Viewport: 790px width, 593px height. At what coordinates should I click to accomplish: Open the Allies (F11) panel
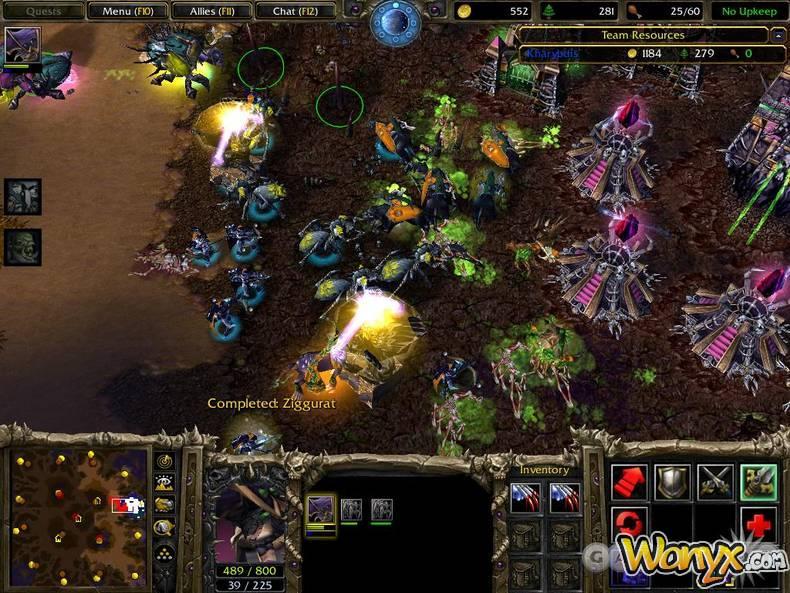click(211, 11)
